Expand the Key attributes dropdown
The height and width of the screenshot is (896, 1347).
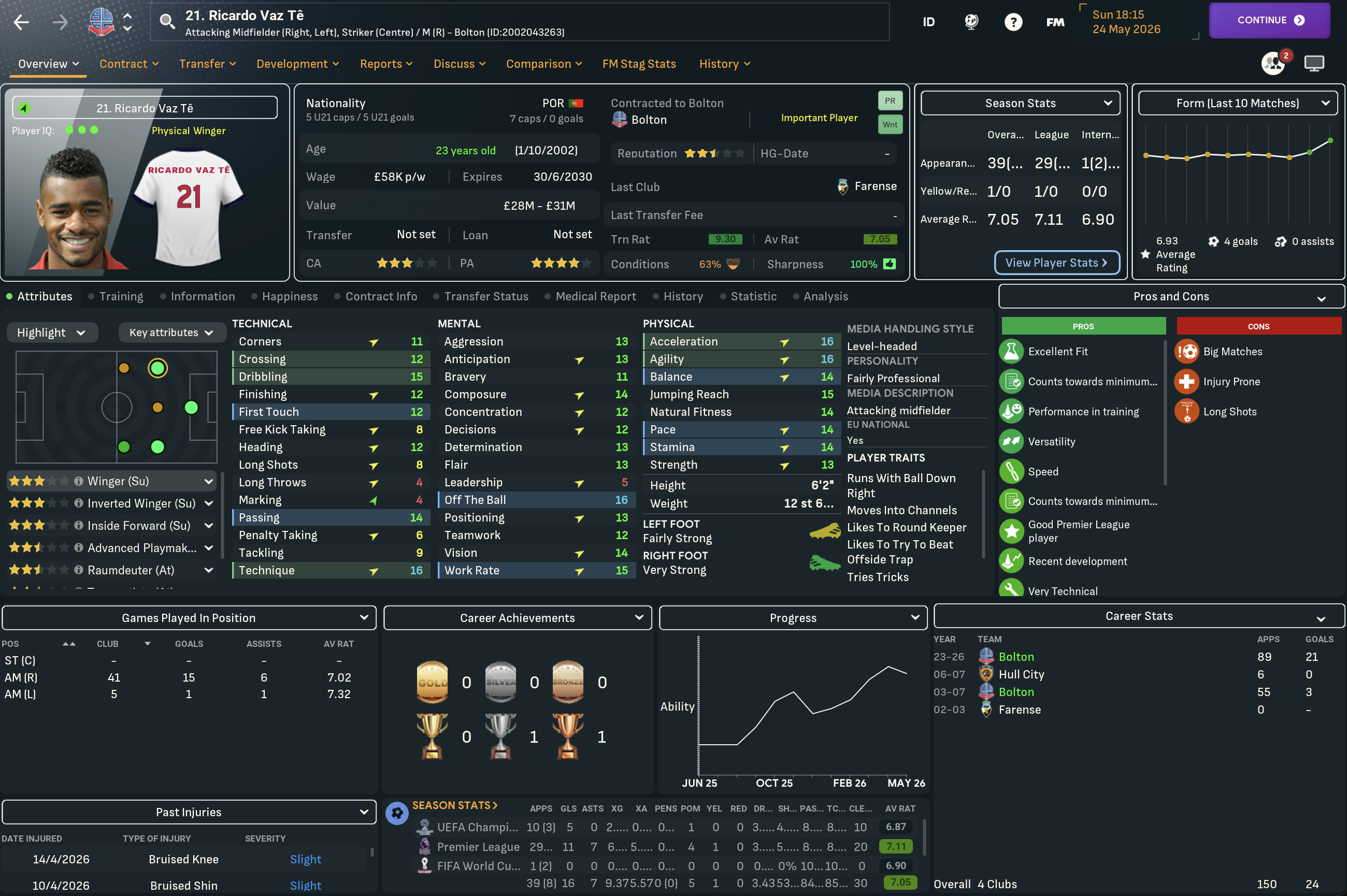click(172, 332)
